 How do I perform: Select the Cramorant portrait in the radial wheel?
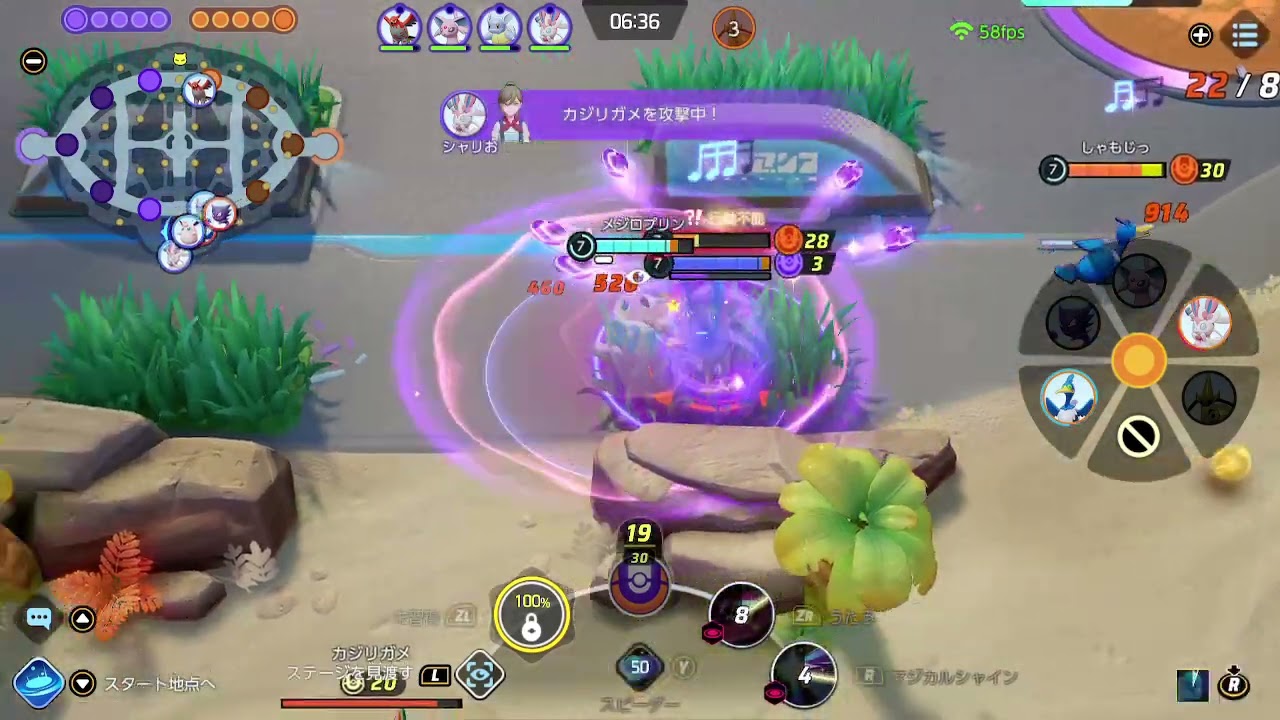(1068, 397)
